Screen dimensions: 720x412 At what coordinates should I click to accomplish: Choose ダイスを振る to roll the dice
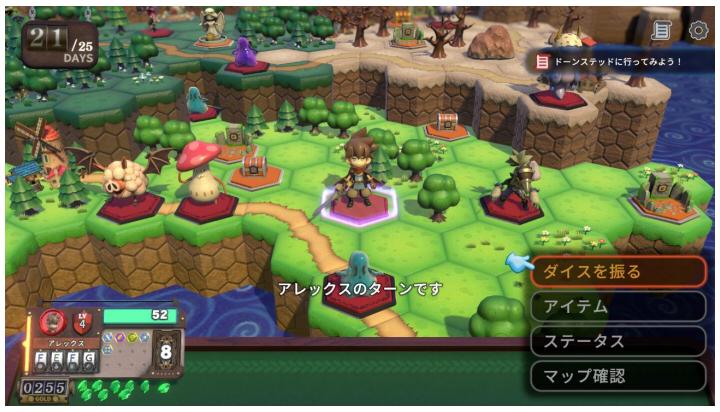(x=618, y=271)
